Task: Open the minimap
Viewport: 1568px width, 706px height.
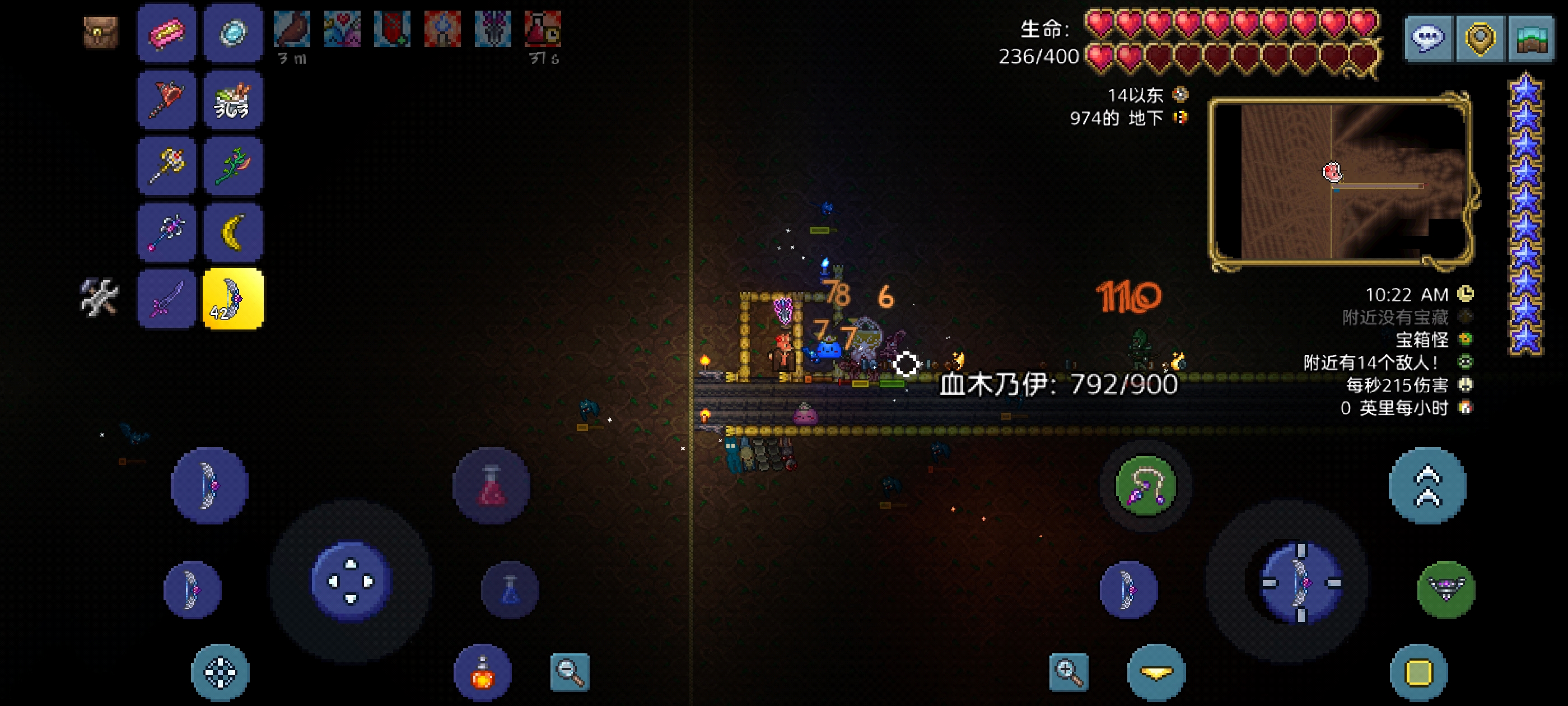Action: (x=1340, y=181)
